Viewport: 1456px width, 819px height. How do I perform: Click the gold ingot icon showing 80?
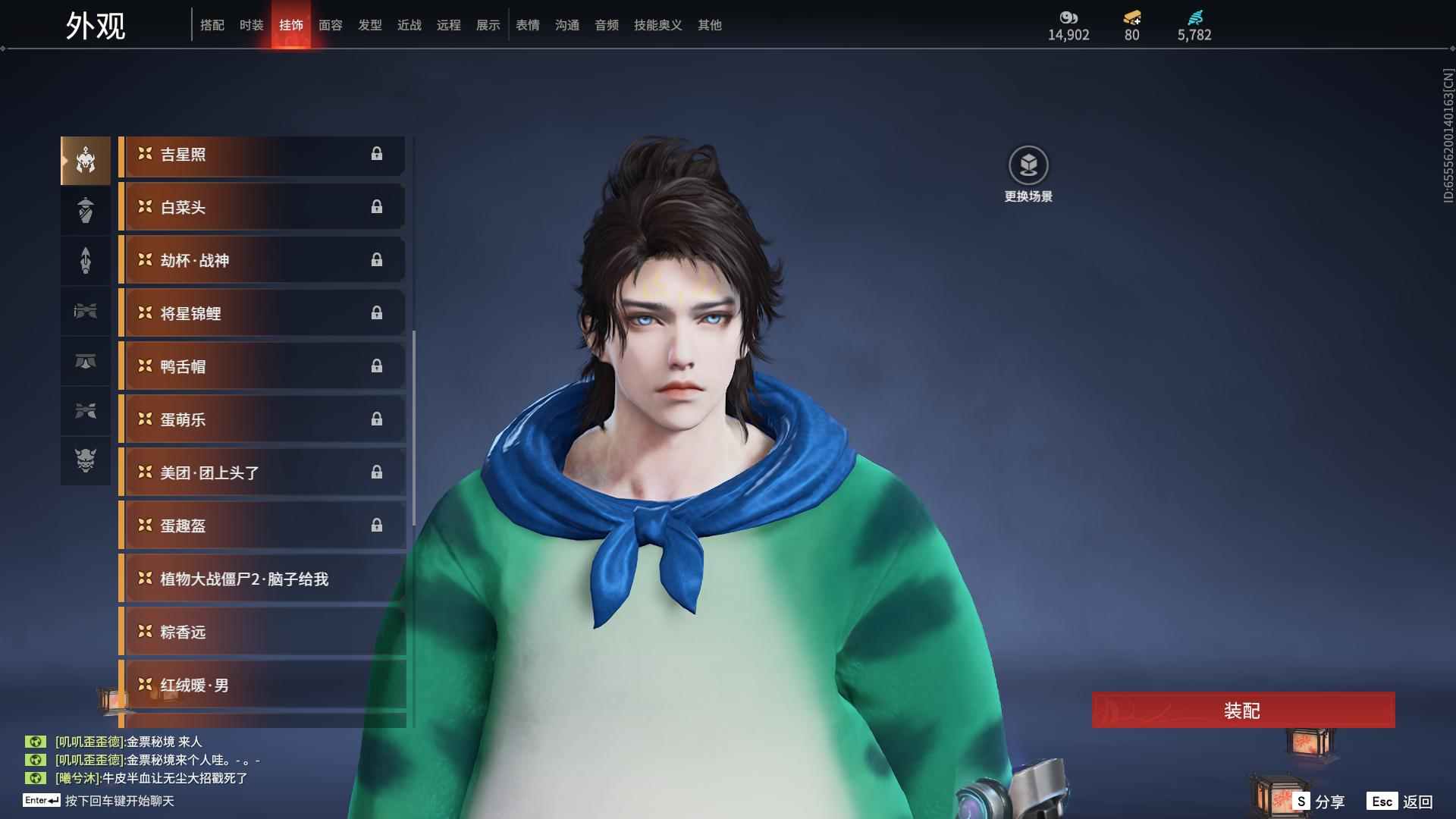click(1131, 18)
